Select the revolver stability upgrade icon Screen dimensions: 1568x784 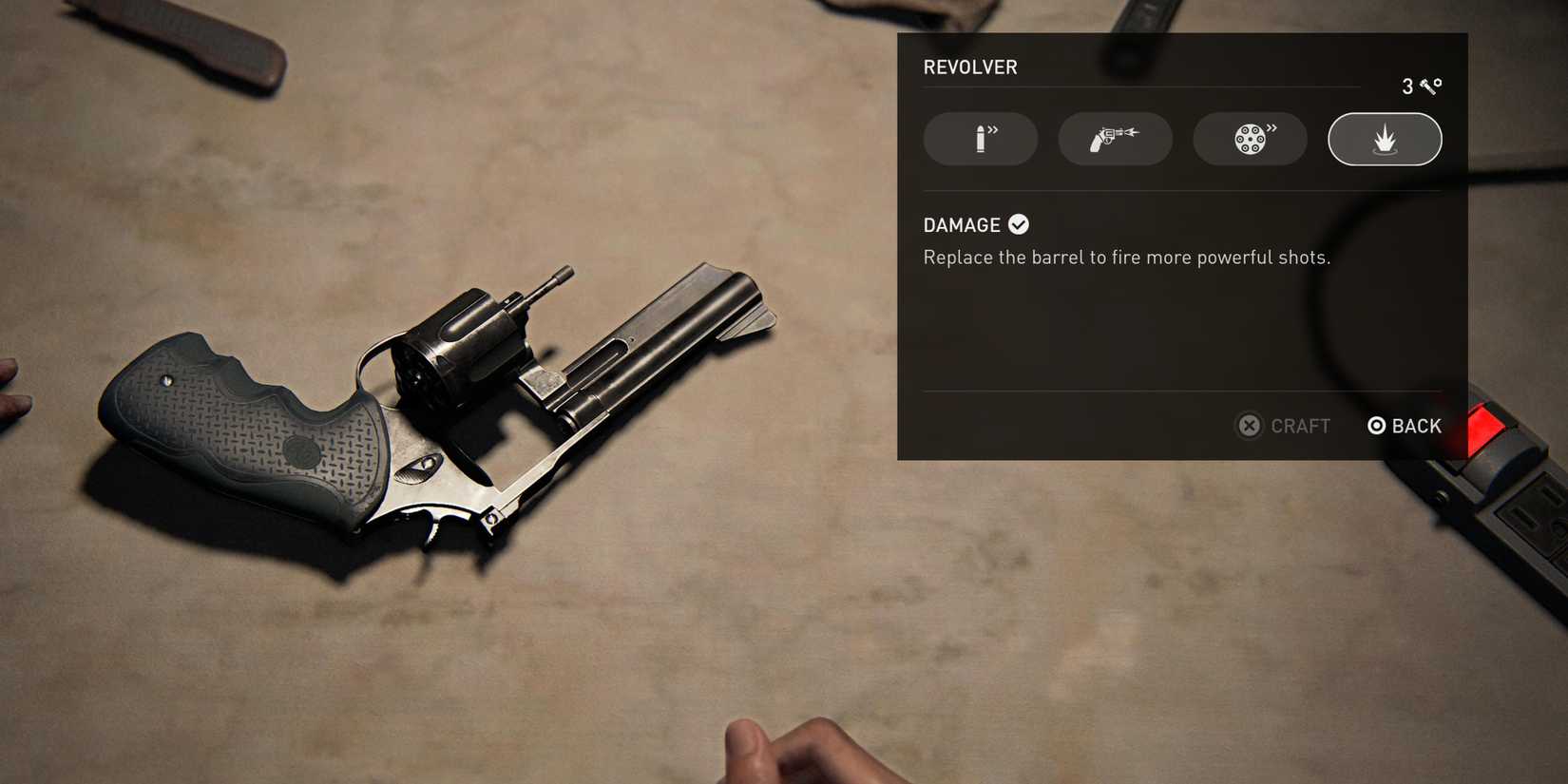[x=1115, y=139]
